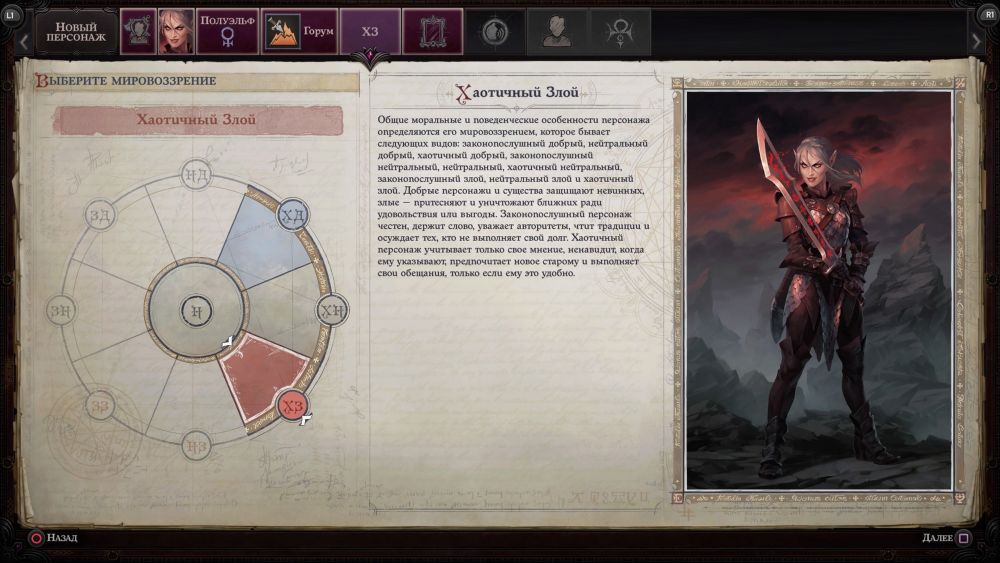Open the empty picture frame step tab
Viewport: 1000px width, 563px height.
(x=432, y=31)
